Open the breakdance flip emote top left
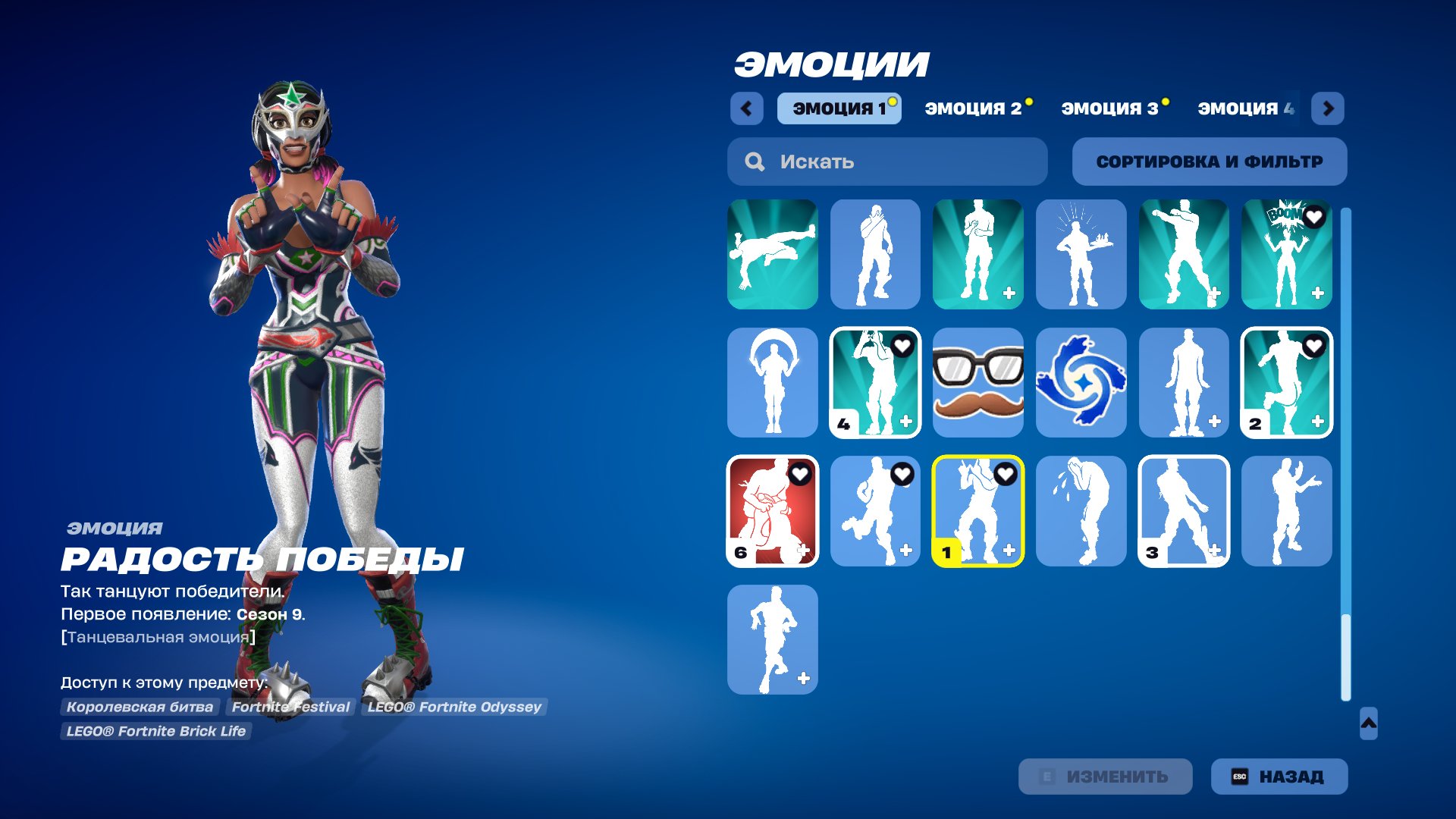 tap(772, 255)
